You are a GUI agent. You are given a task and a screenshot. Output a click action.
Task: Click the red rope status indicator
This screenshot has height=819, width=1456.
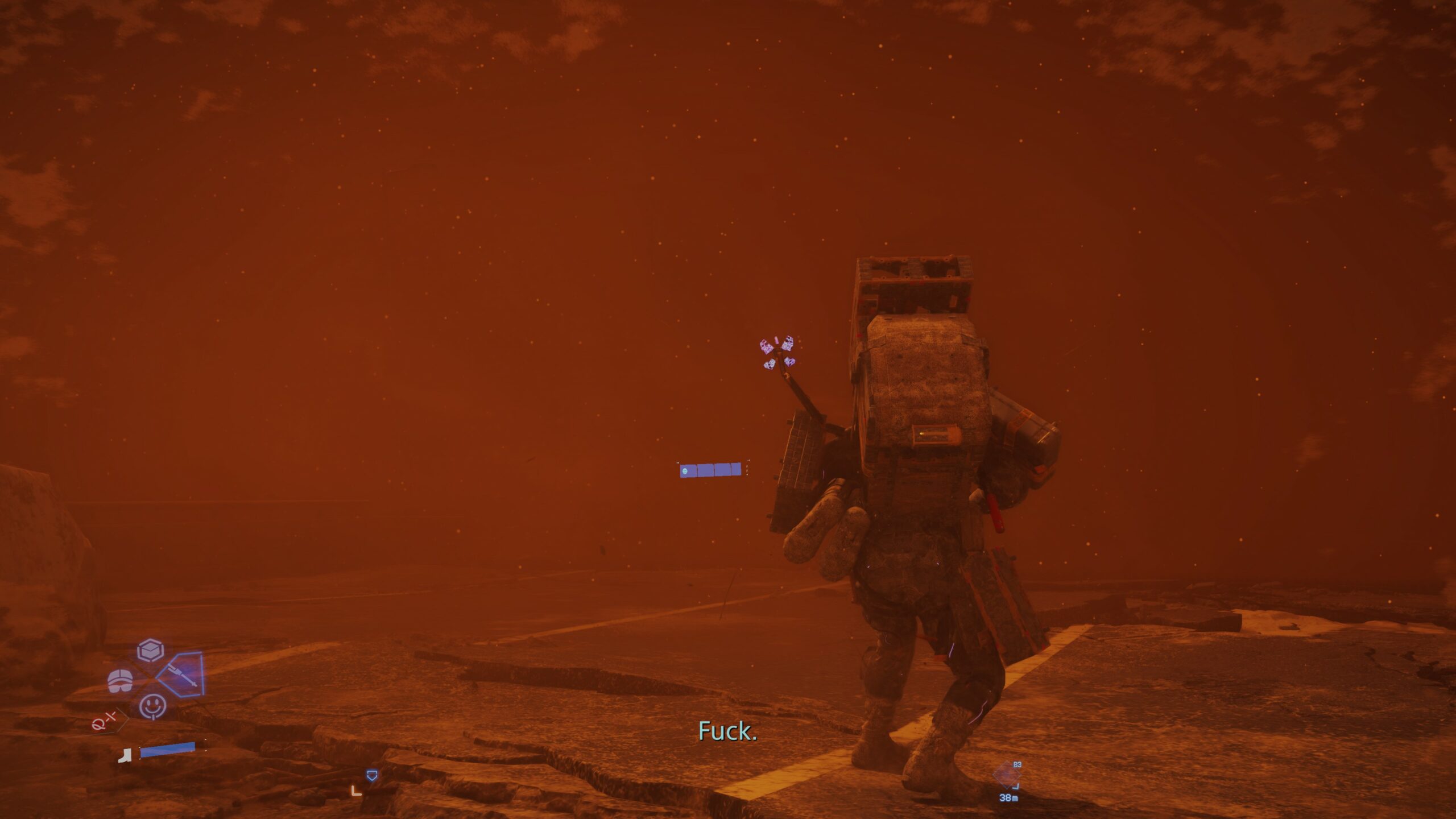(x=105, y=722)
